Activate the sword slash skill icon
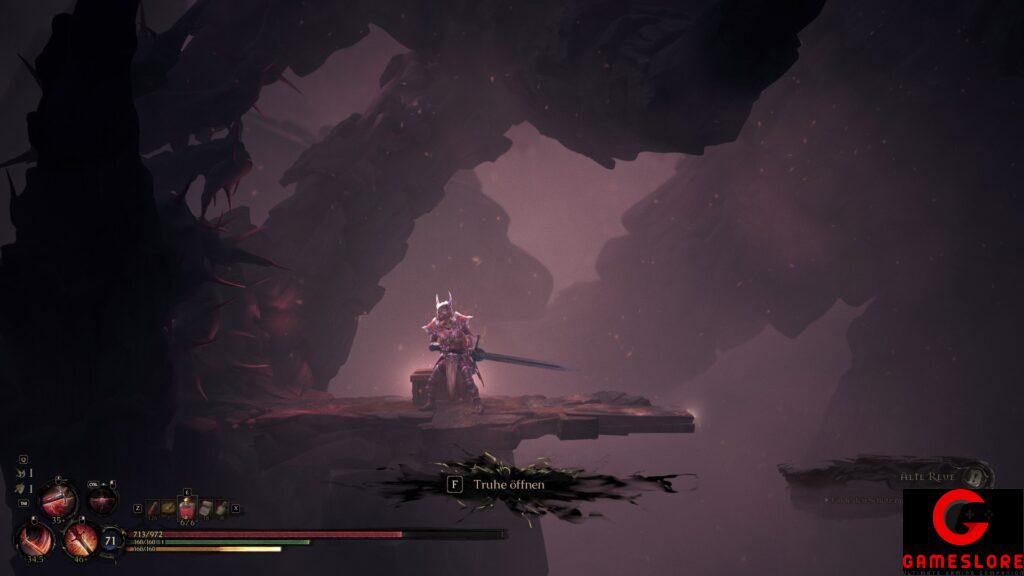The width and height of the screenshot is (1024, 576). pos(57,498)
